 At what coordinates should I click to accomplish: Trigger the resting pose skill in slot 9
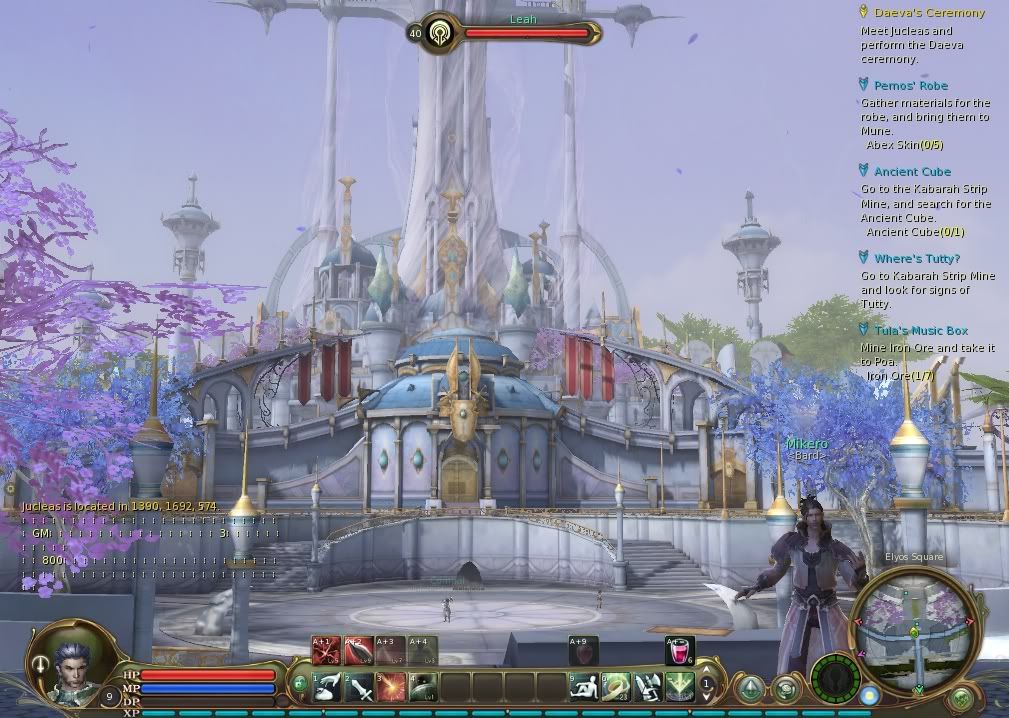tap(584, 686)
